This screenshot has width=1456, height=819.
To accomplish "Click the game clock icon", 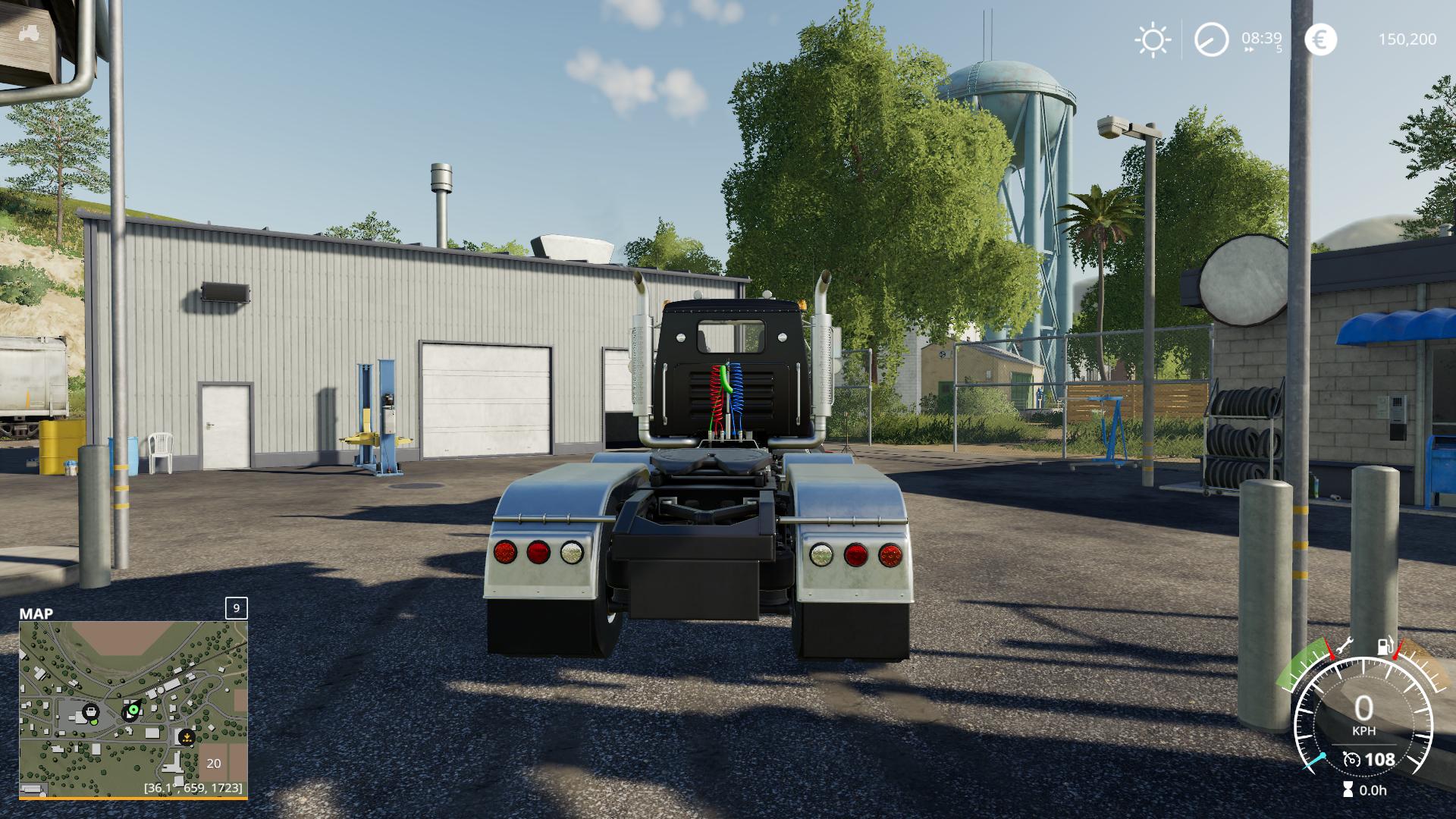I will point(1211,39).
